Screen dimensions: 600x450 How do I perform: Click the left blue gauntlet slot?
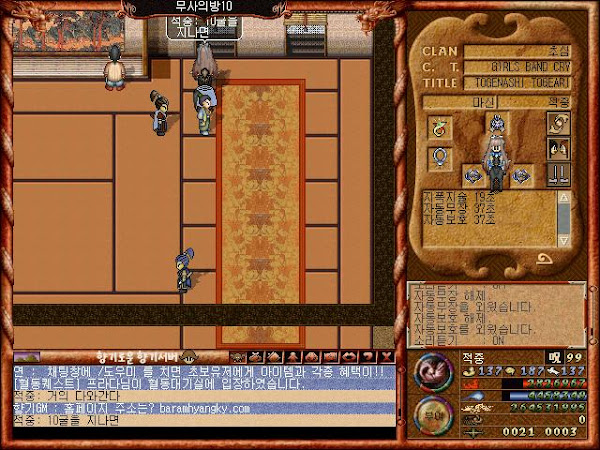pyautogui.click(x=471, y=176)
